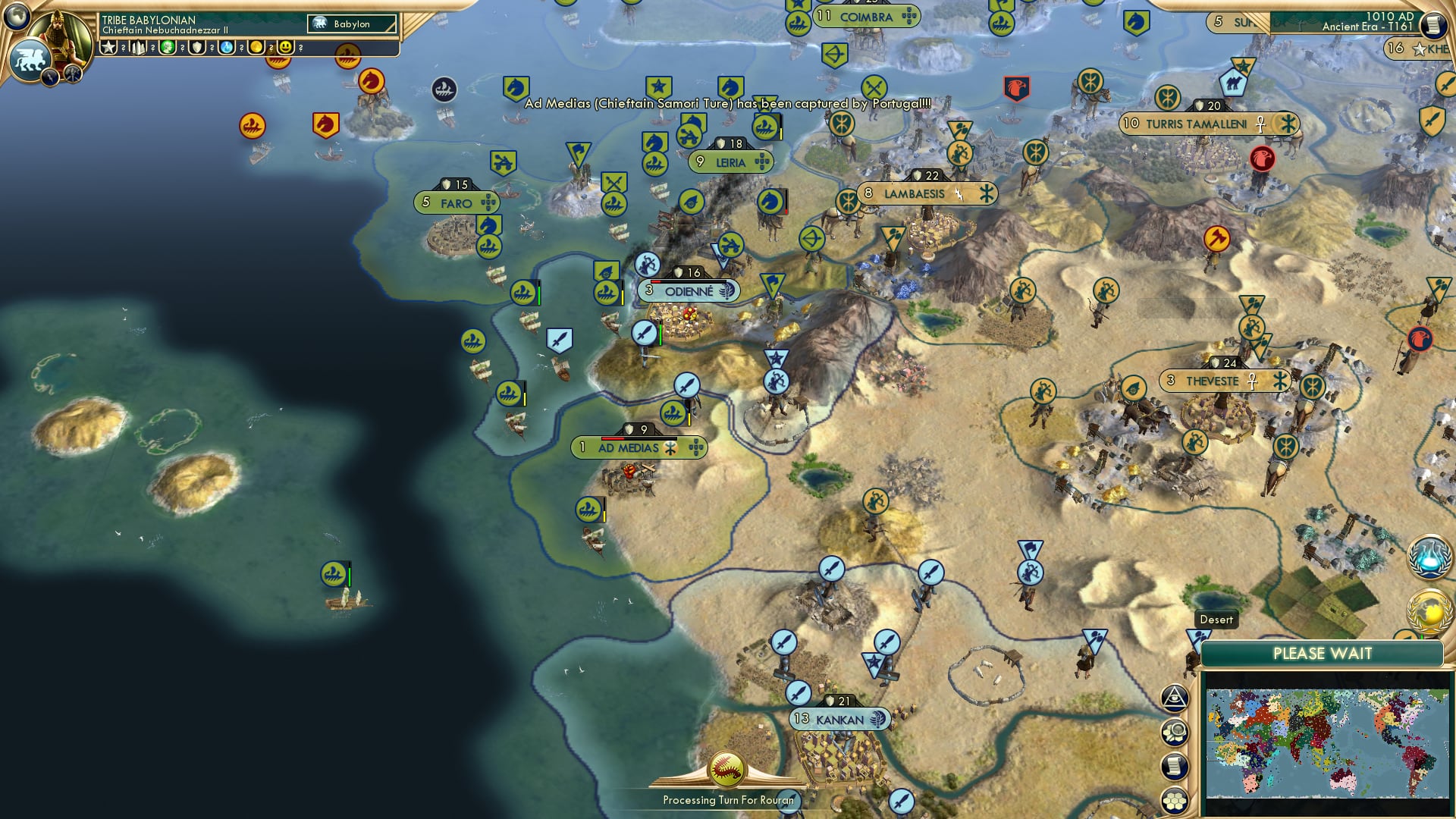Click the happiness smiley icon in the ratings bar
Image resolution: width=1456 pixels, height=819 pixels.
click(285, 48)
